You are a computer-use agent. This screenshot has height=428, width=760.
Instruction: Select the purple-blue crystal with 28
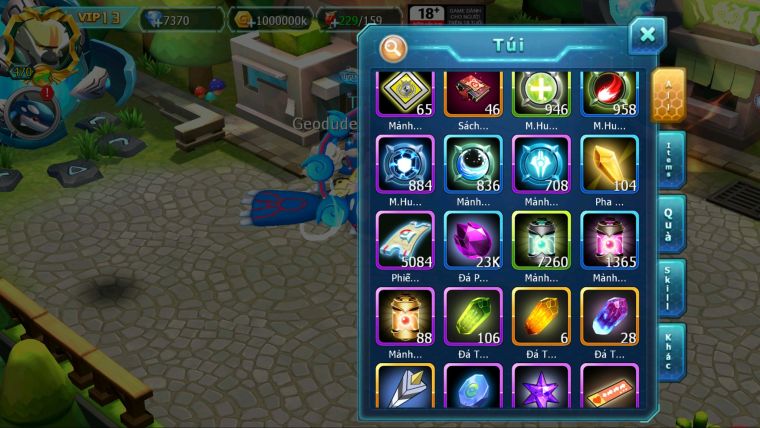coord(609,316)
